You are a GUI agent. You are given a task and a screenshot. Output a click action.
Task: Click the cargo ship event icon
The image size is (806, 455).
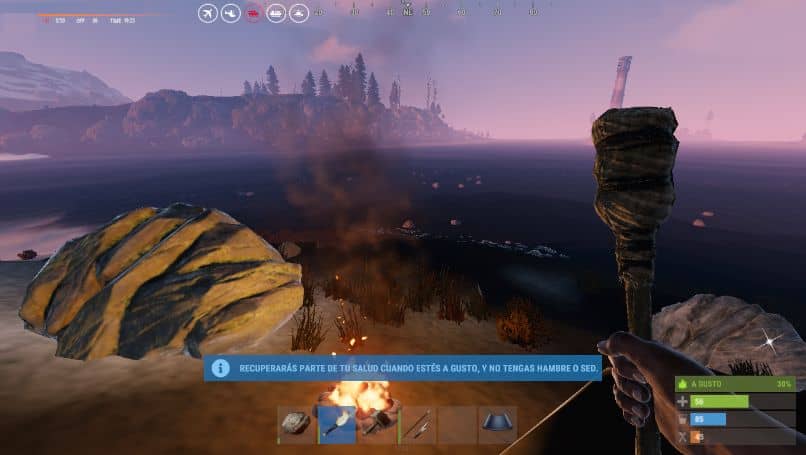(x=275, y=13)
